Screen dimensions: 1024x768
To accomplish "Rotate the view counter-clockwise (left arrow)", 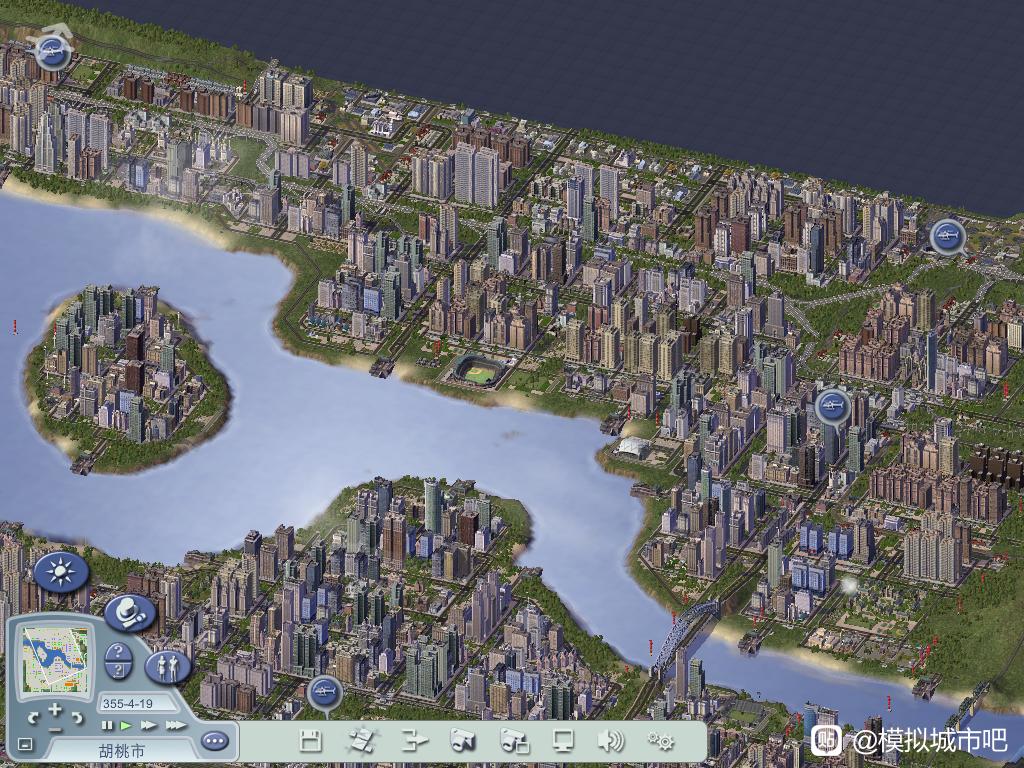I will (x=33, y=717).
